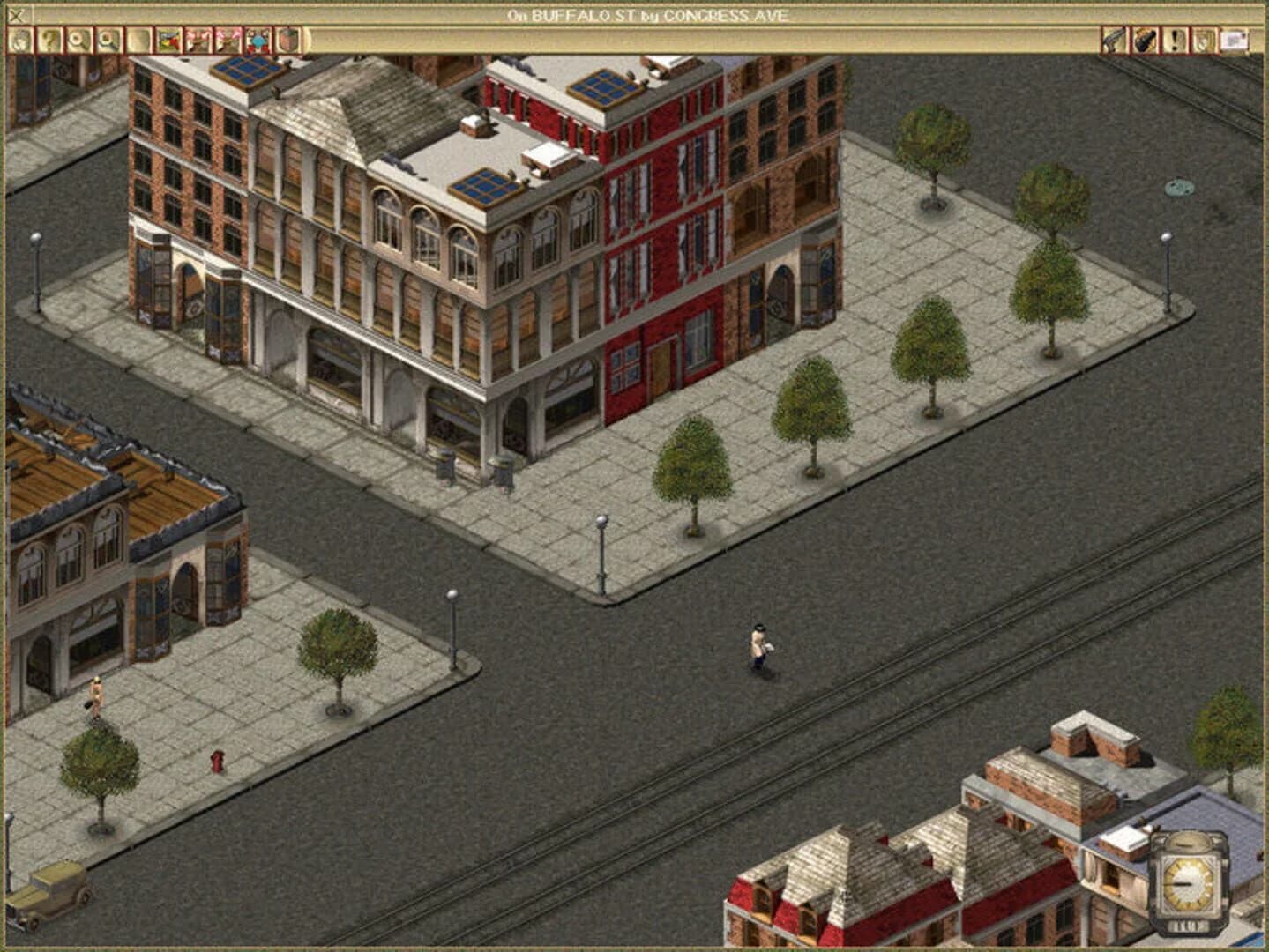Open the envelope messages icon

[1233, 40]
